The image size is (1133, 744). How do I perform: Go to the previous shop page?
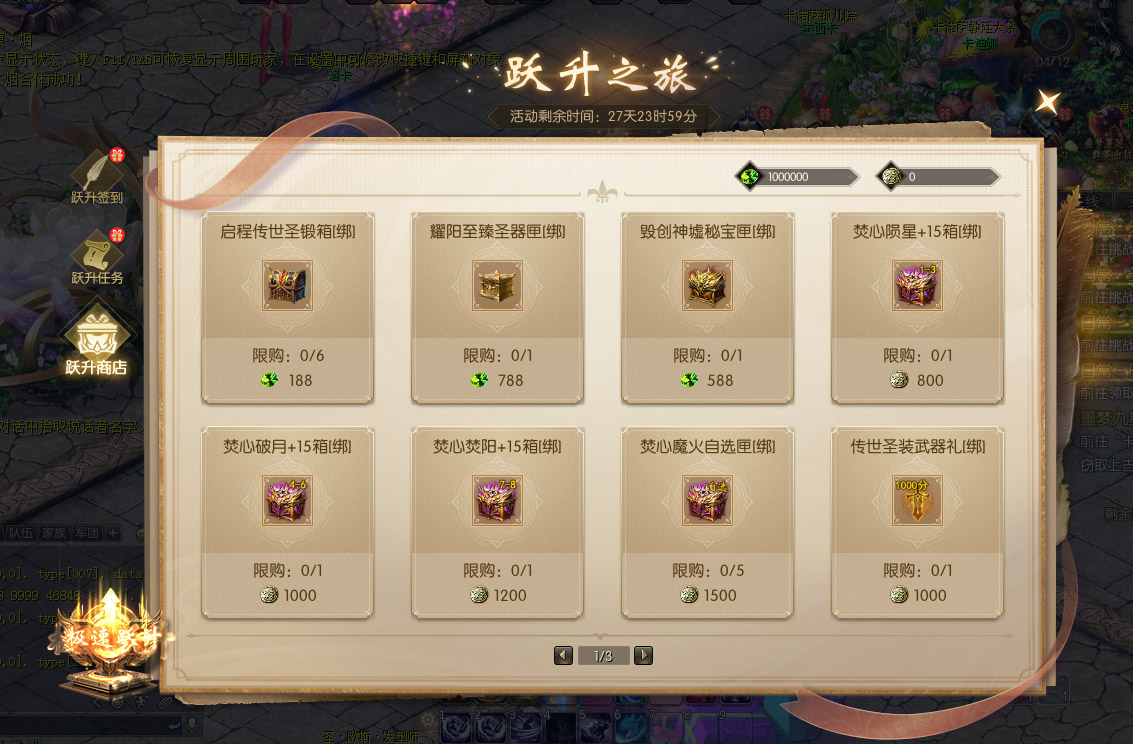click(564, 656)
